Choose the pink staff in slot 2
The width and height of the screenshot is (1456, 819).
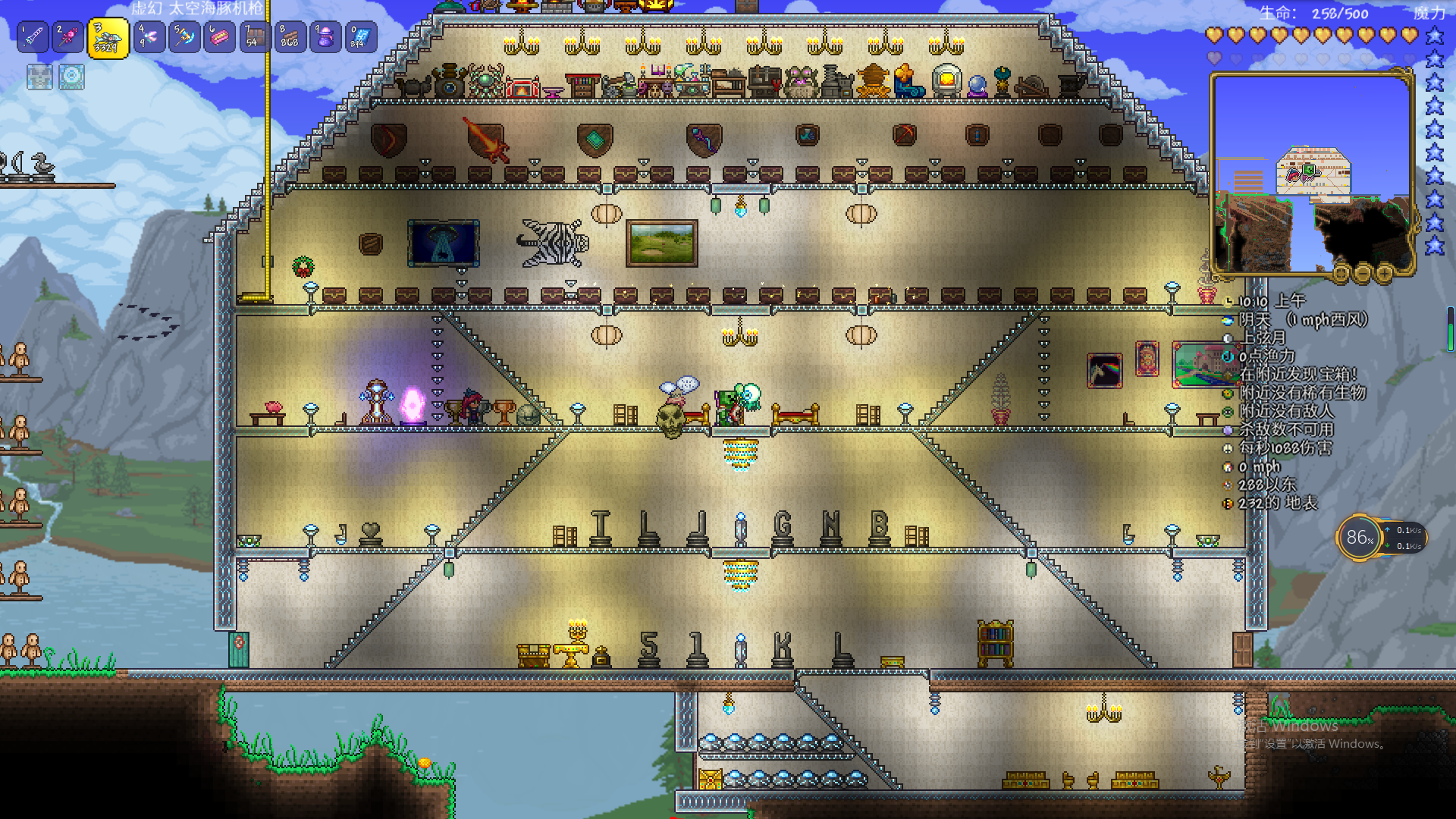point(67,36)
